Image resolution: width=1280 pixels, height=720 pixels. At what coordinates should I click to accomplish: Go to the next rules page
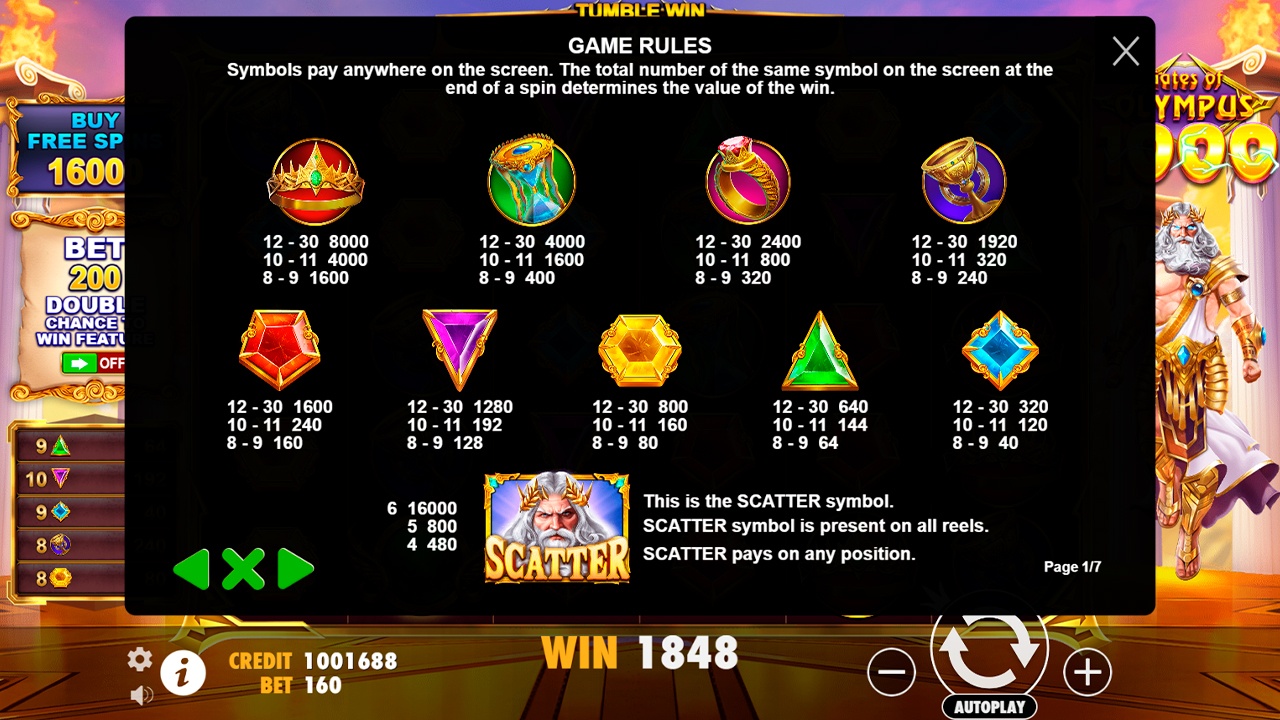coord(295,569)
